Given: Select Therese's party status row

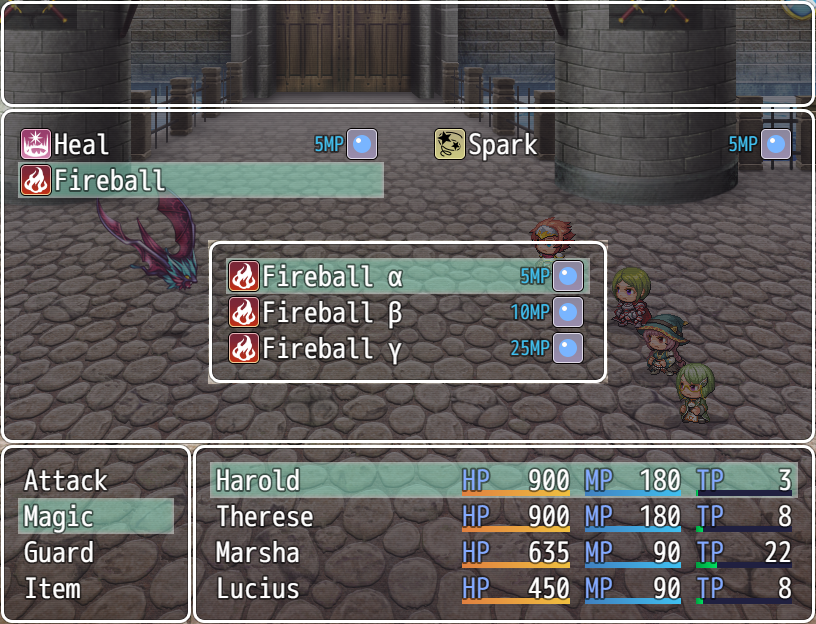Looking at the screenshot, I should click(503, 517).
